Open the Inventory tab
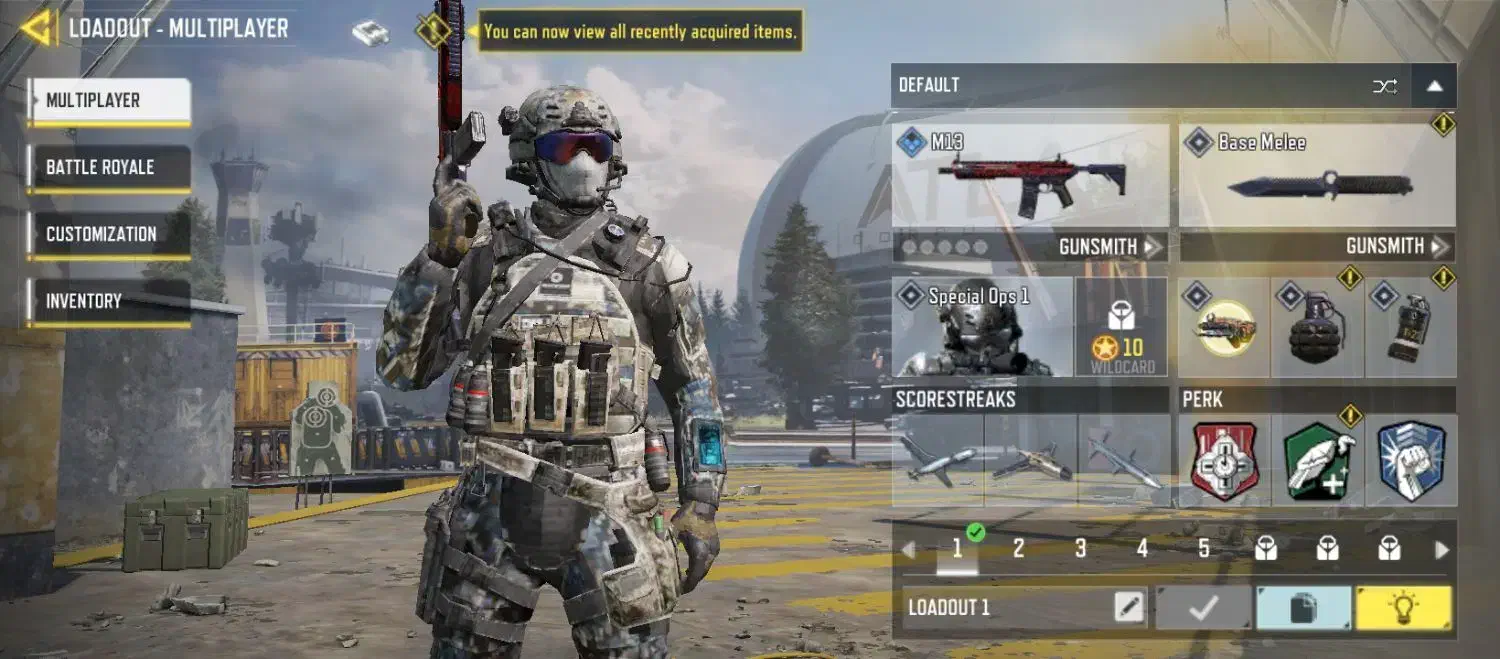 (109, 301)
